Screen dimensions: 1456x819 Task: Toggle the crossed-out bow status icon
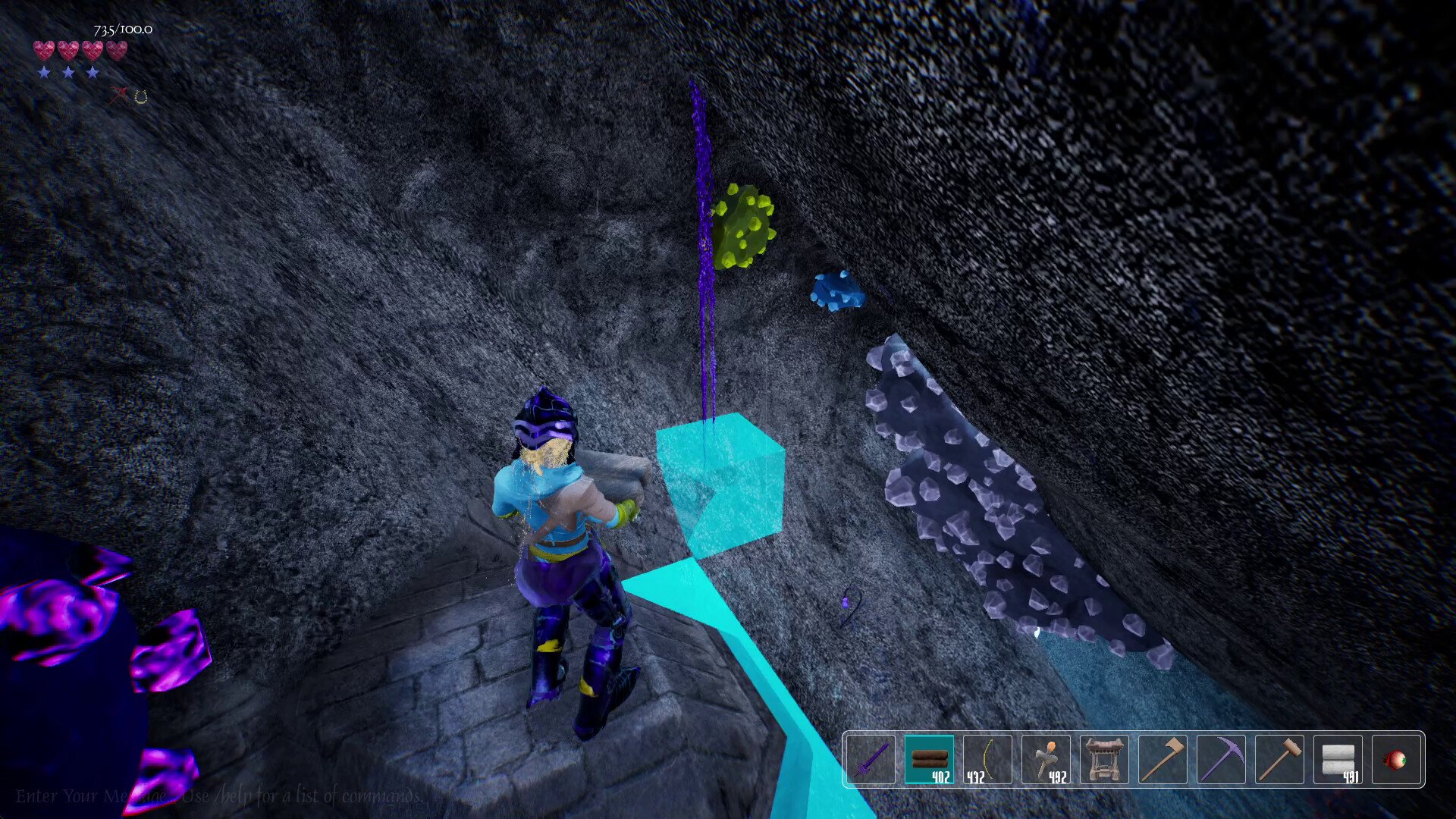click(x=118, y=96)
